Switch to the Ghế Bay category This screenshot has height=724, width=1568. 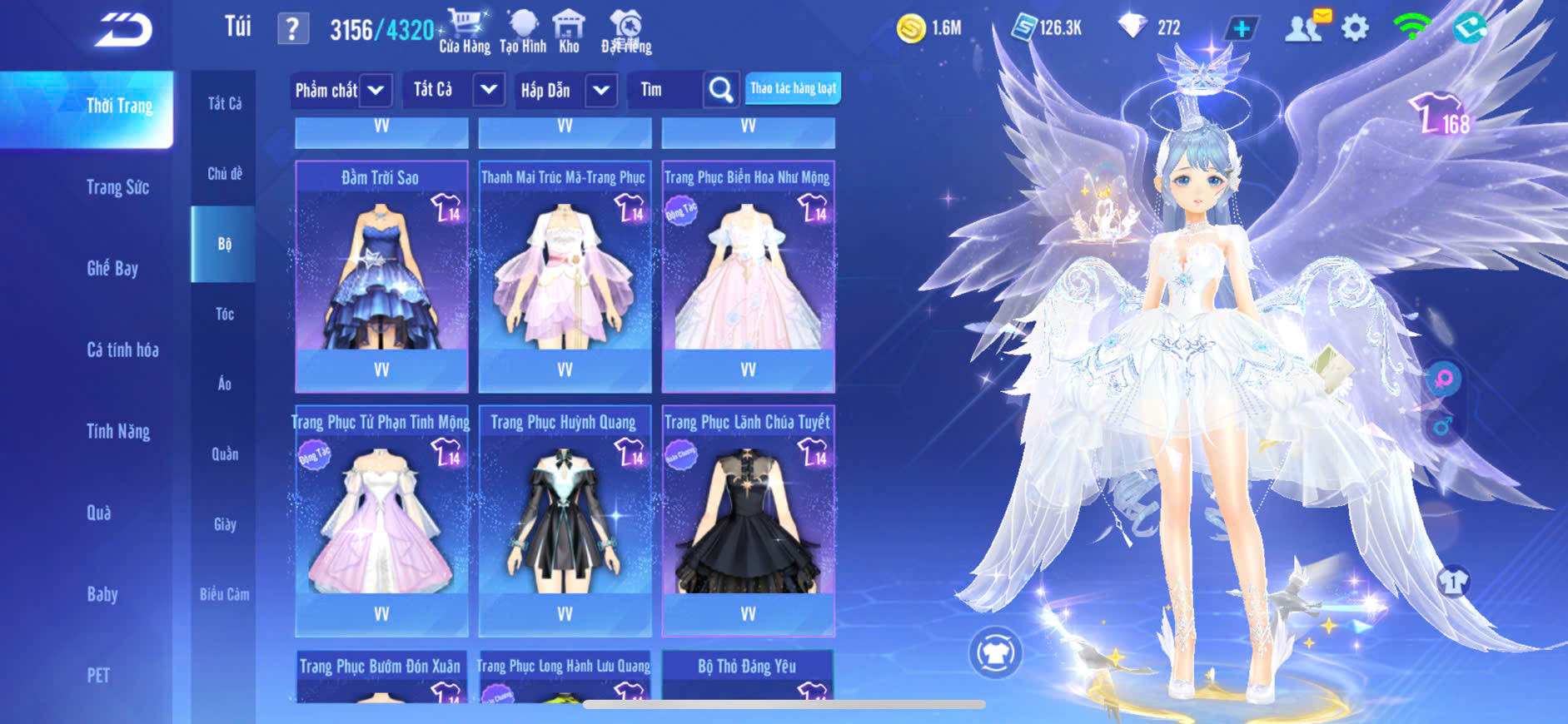pos(112,268)
